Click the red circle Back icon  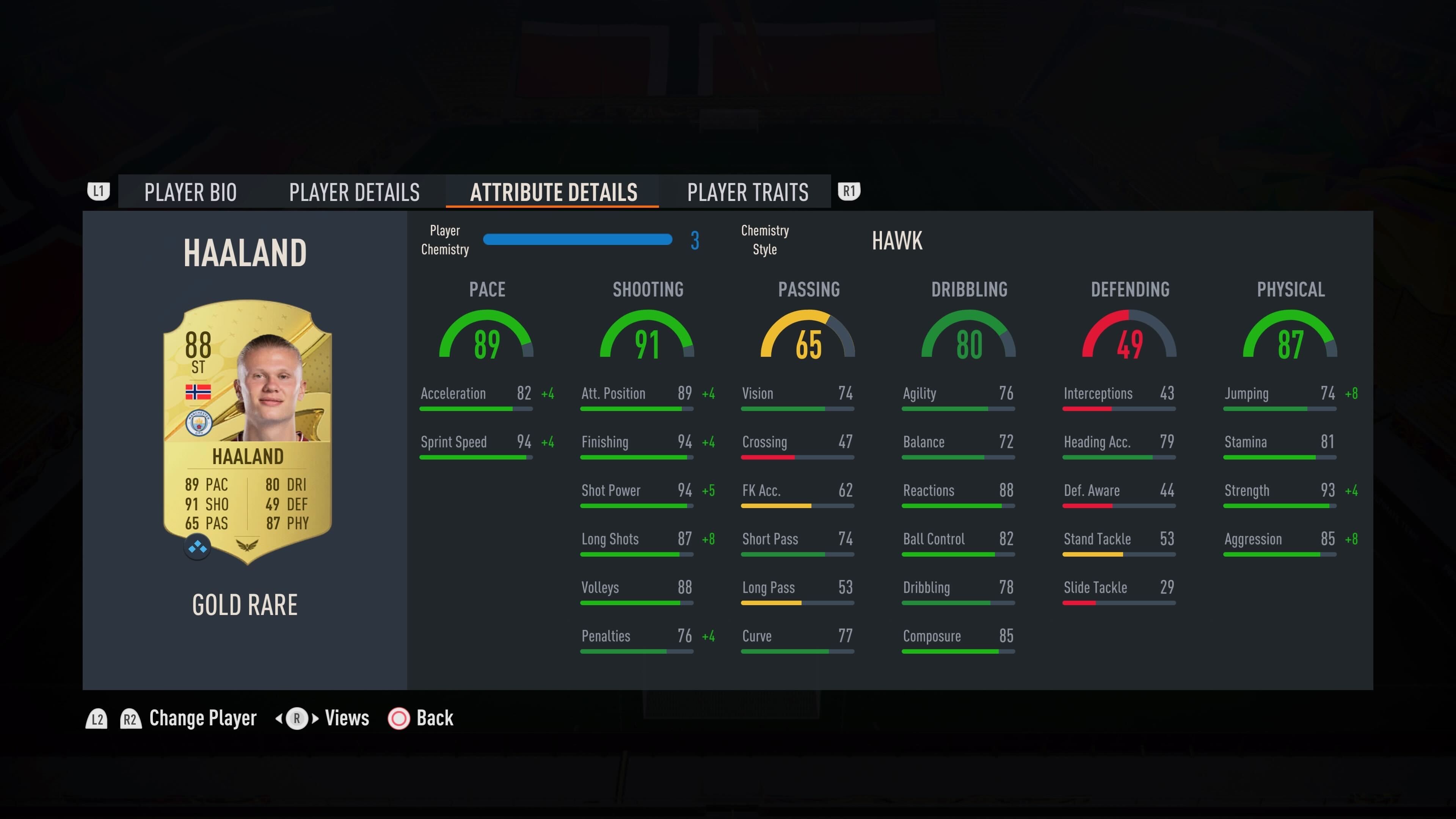[399, 719]
